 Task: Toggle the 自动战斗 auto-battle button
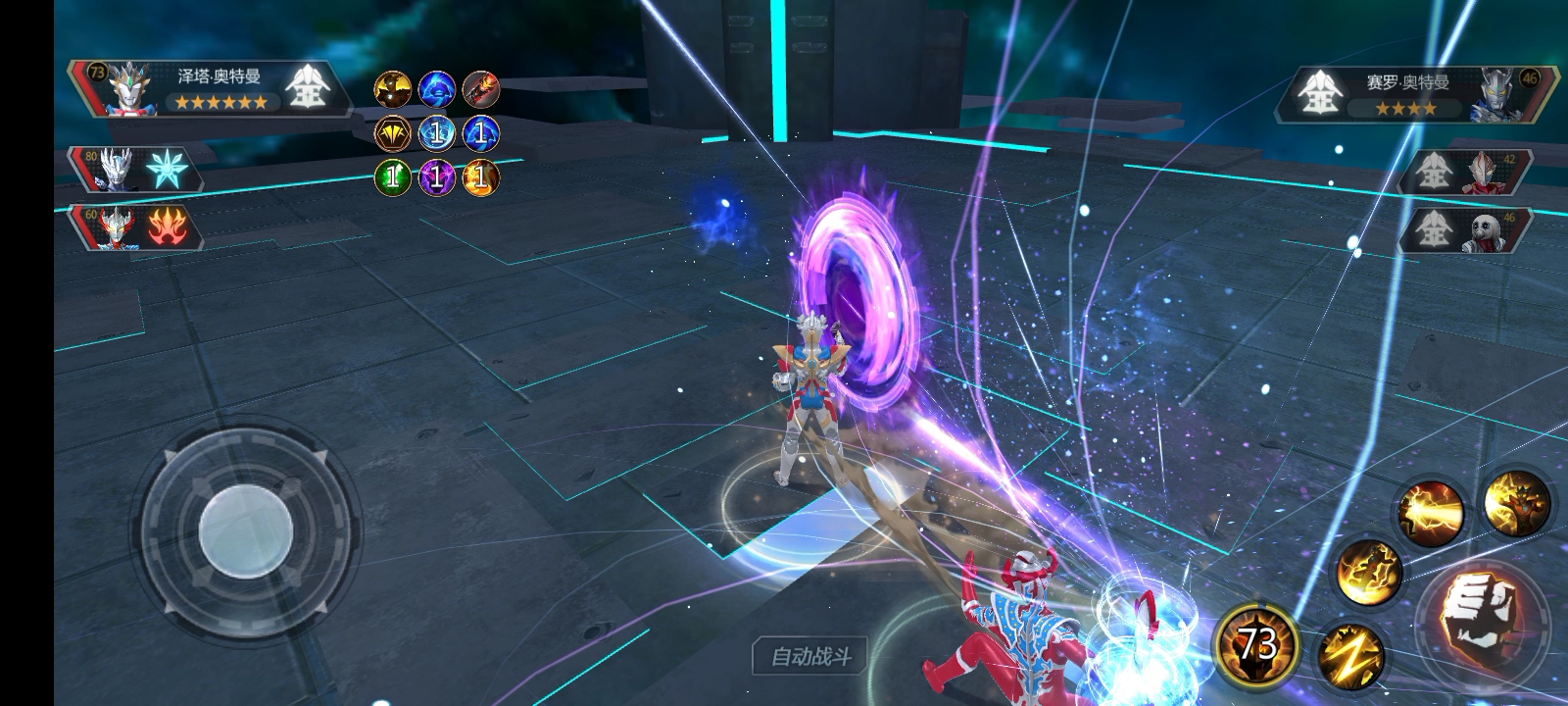coord(810,656)
